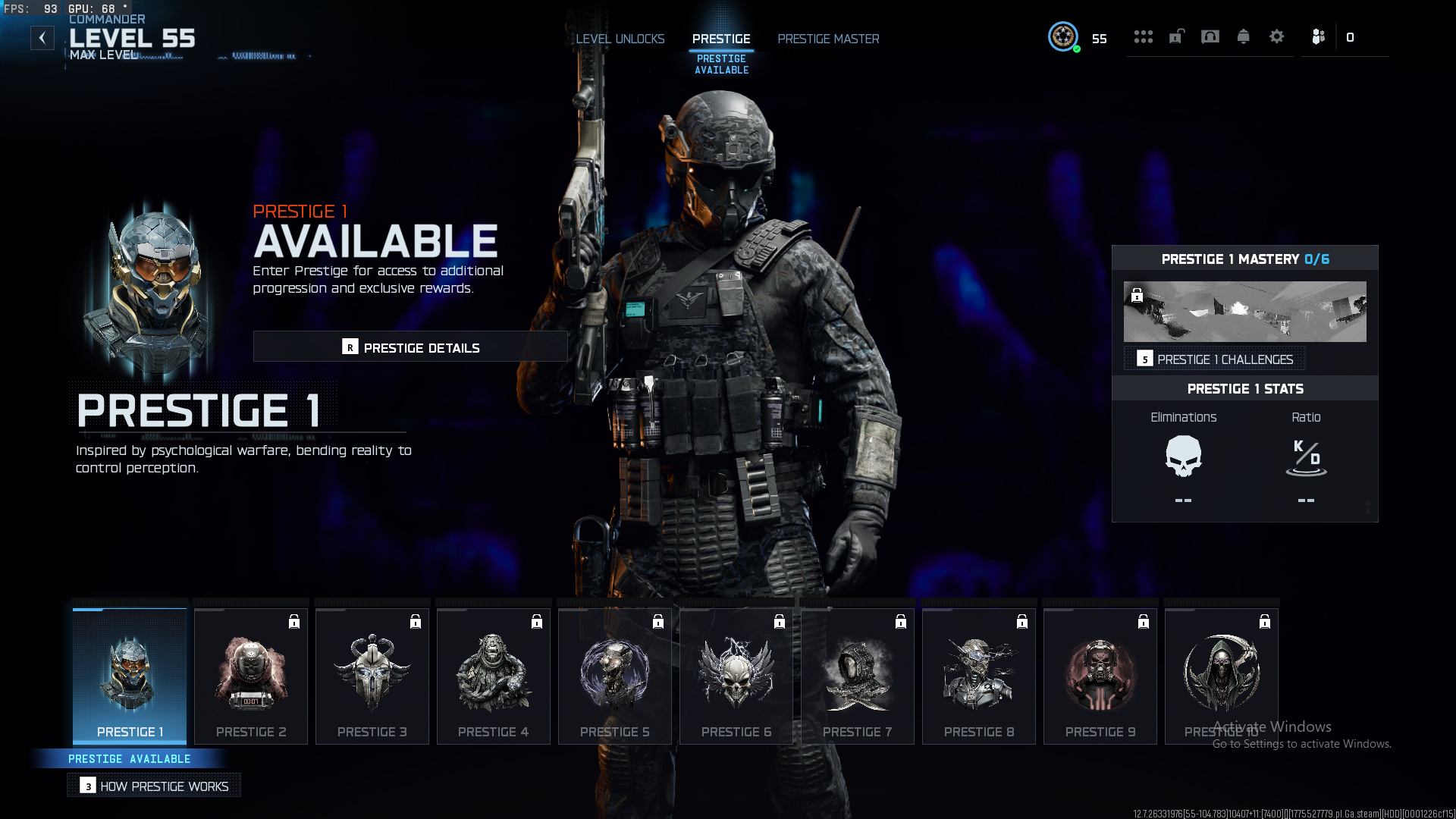Select the Prestige 3 emblem tile
1456x819 pixels.
pos(372,676)
